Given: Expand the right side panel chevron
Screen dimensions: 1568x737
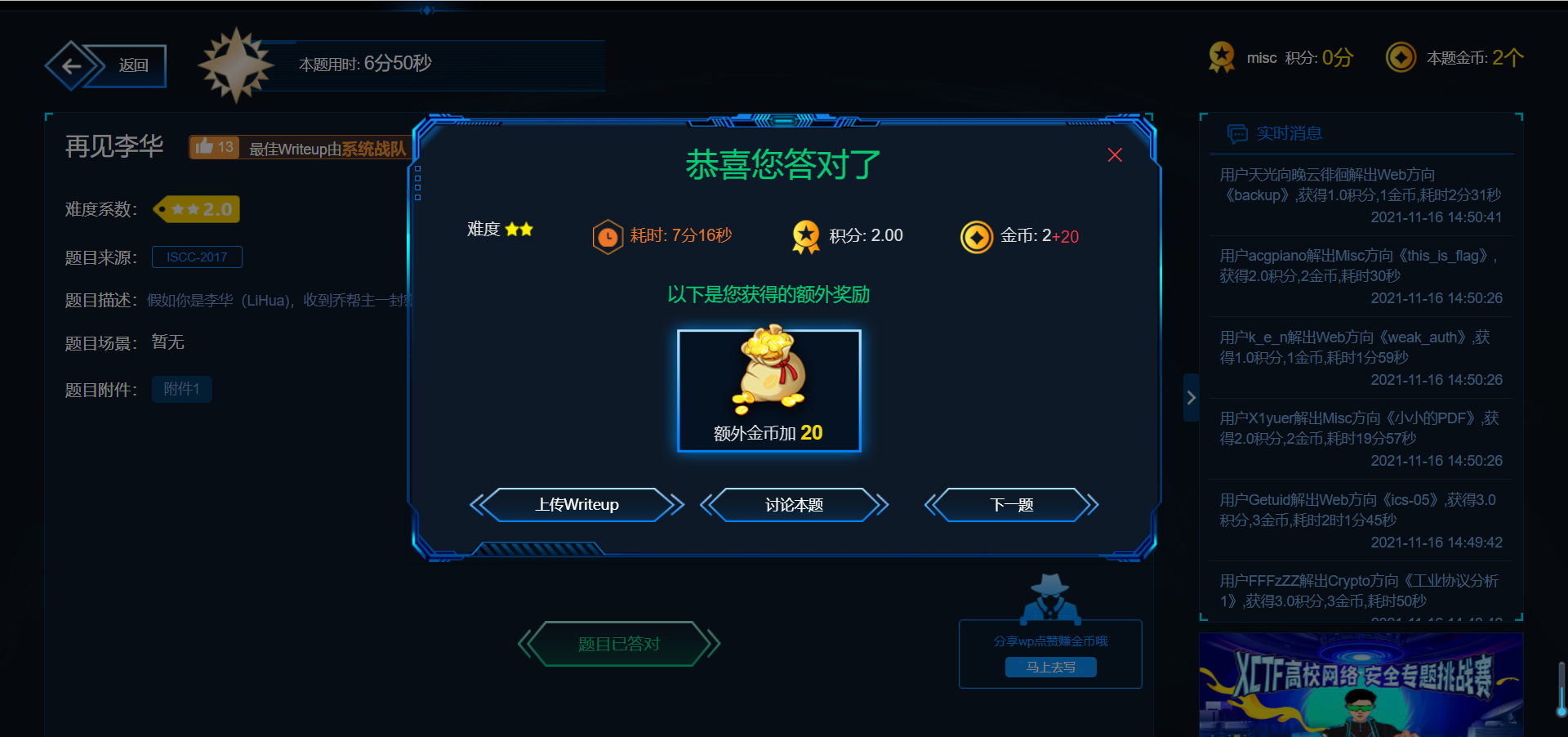Looking at the screenshot, I should [1191, 397].
